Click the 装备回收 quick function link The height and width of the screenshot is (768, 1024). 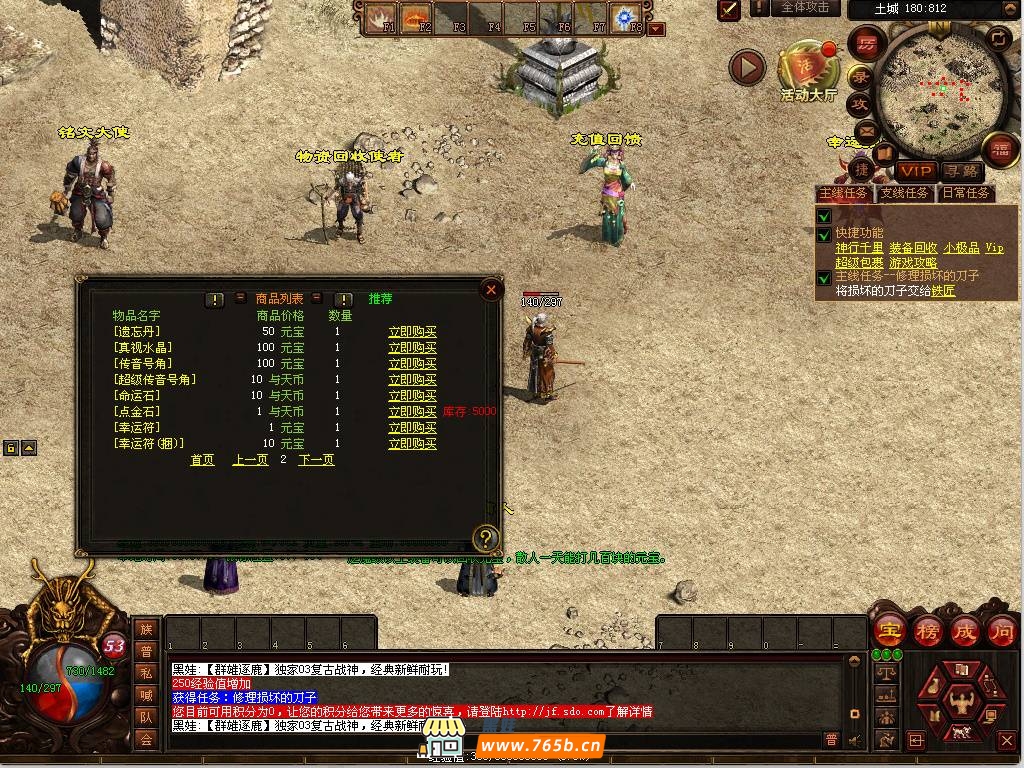(x=912, y=248)
